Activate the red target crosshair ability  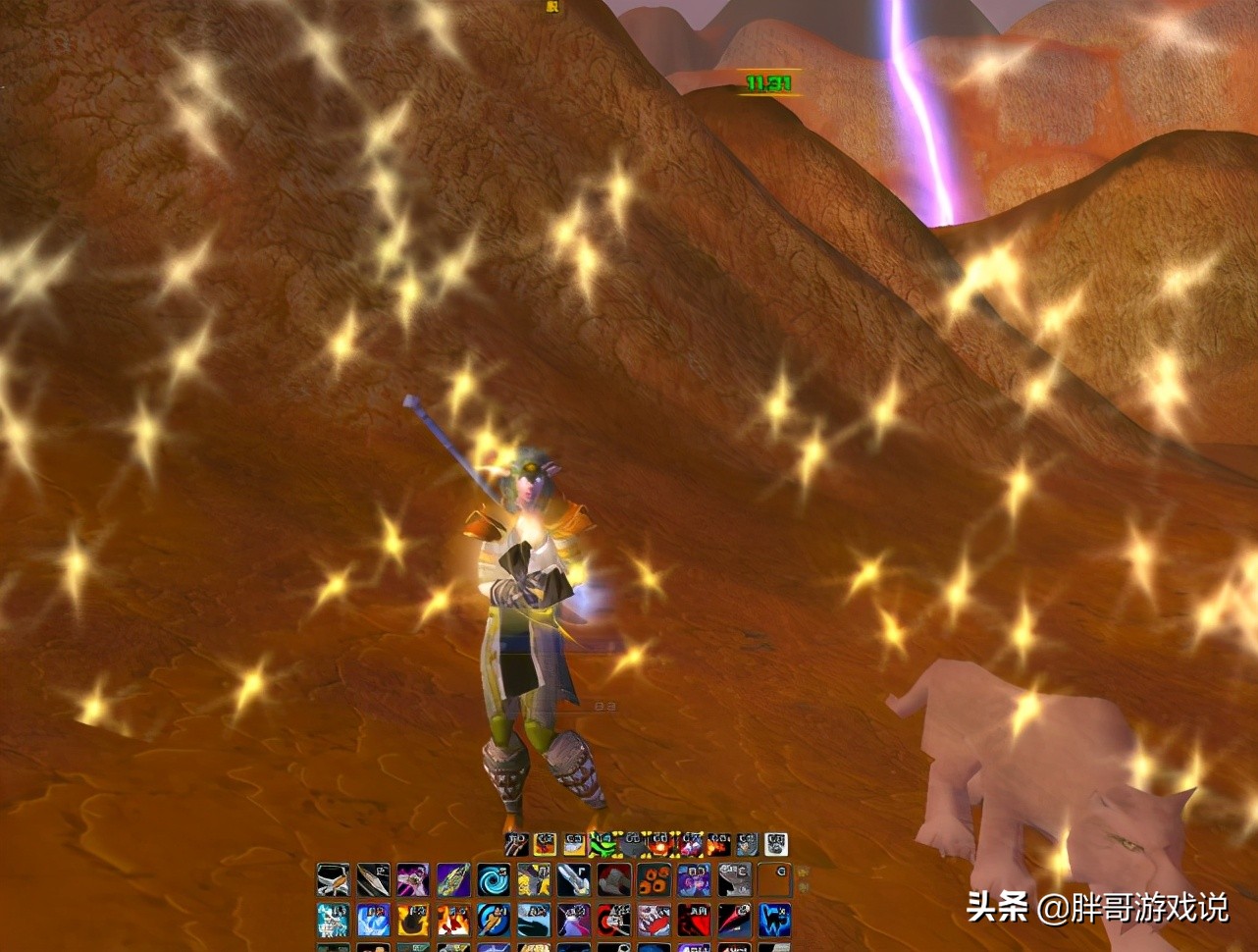pos(613,920)
